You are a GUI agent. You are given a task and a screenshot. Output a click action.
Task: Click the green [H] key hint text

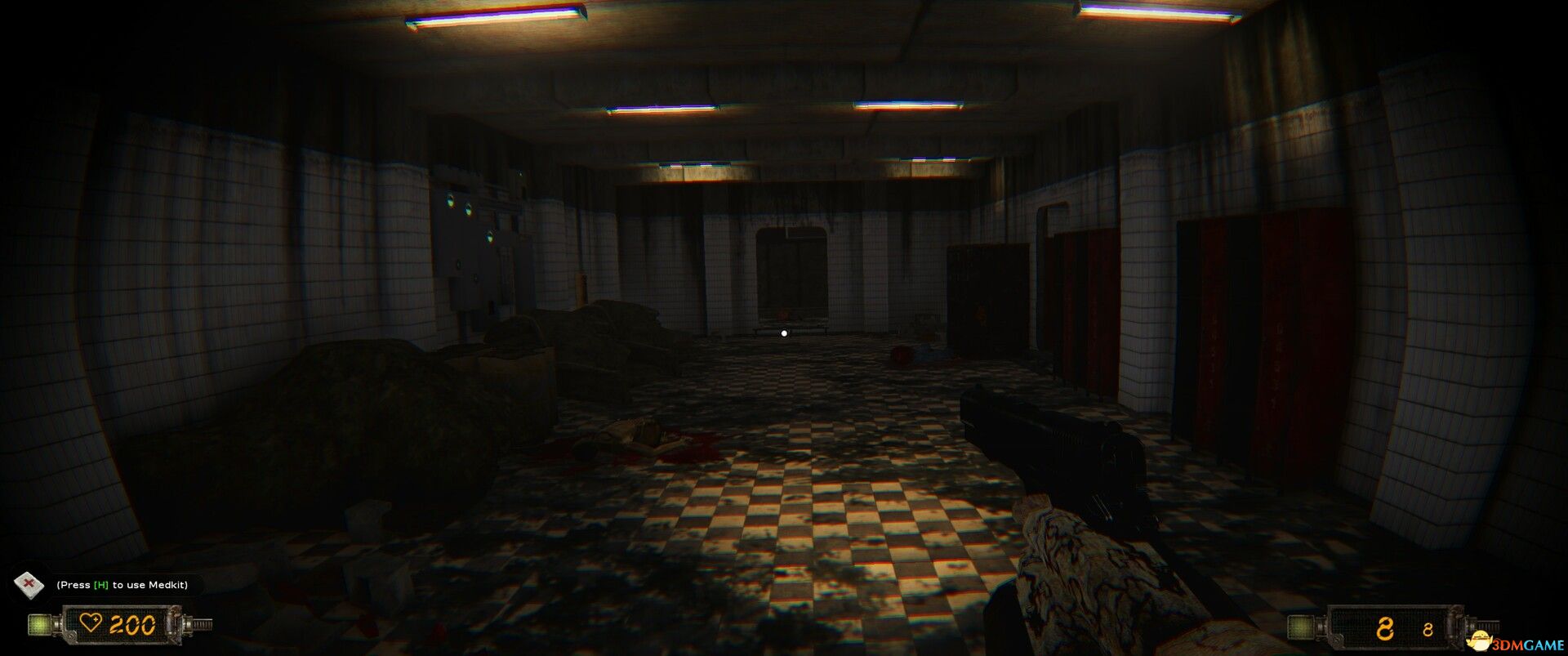click(101, 583)
